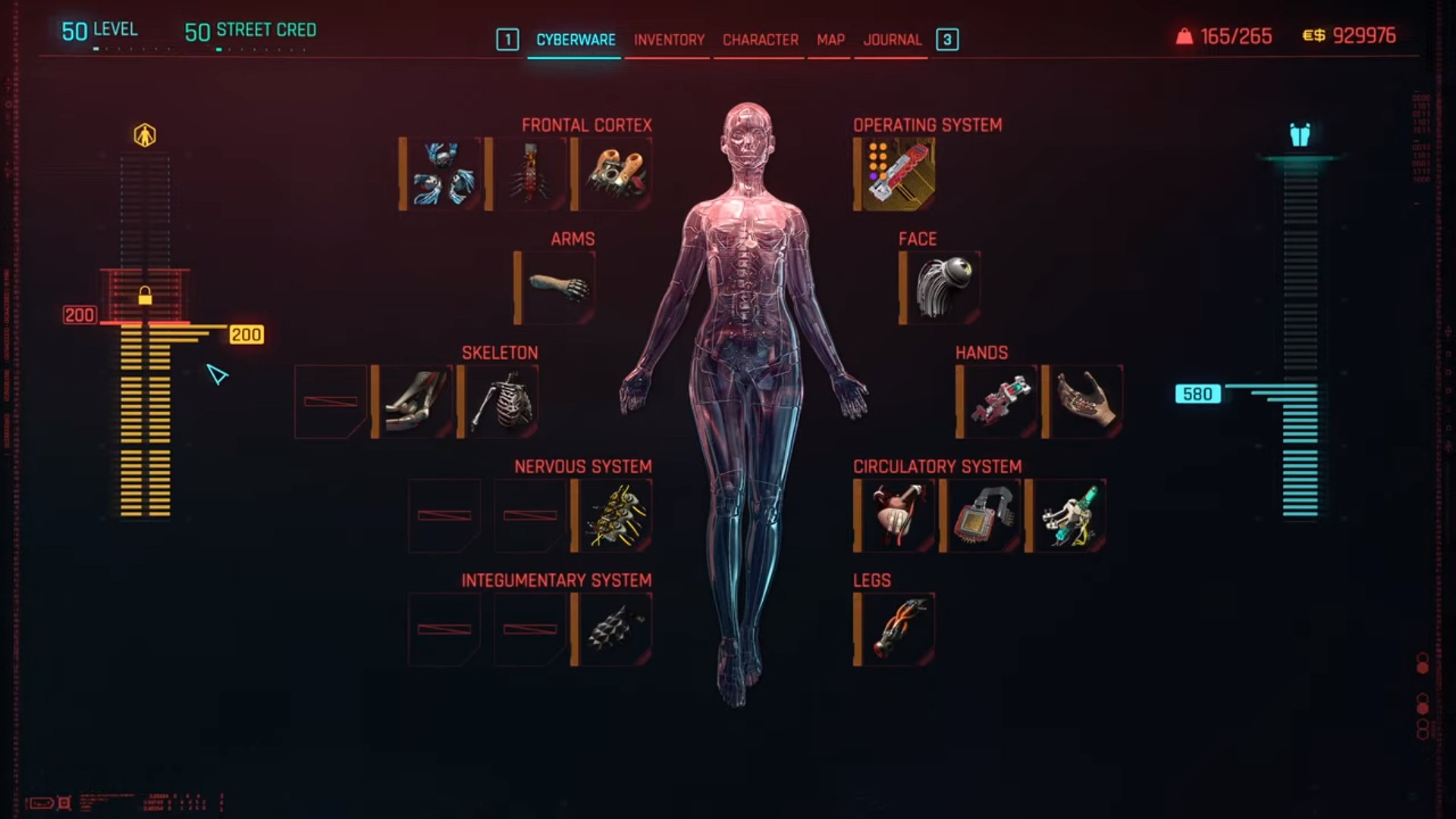Inspect the blue Frontal Cortex implant
This screenshot has width=1456, height=819.
point(444,174)
